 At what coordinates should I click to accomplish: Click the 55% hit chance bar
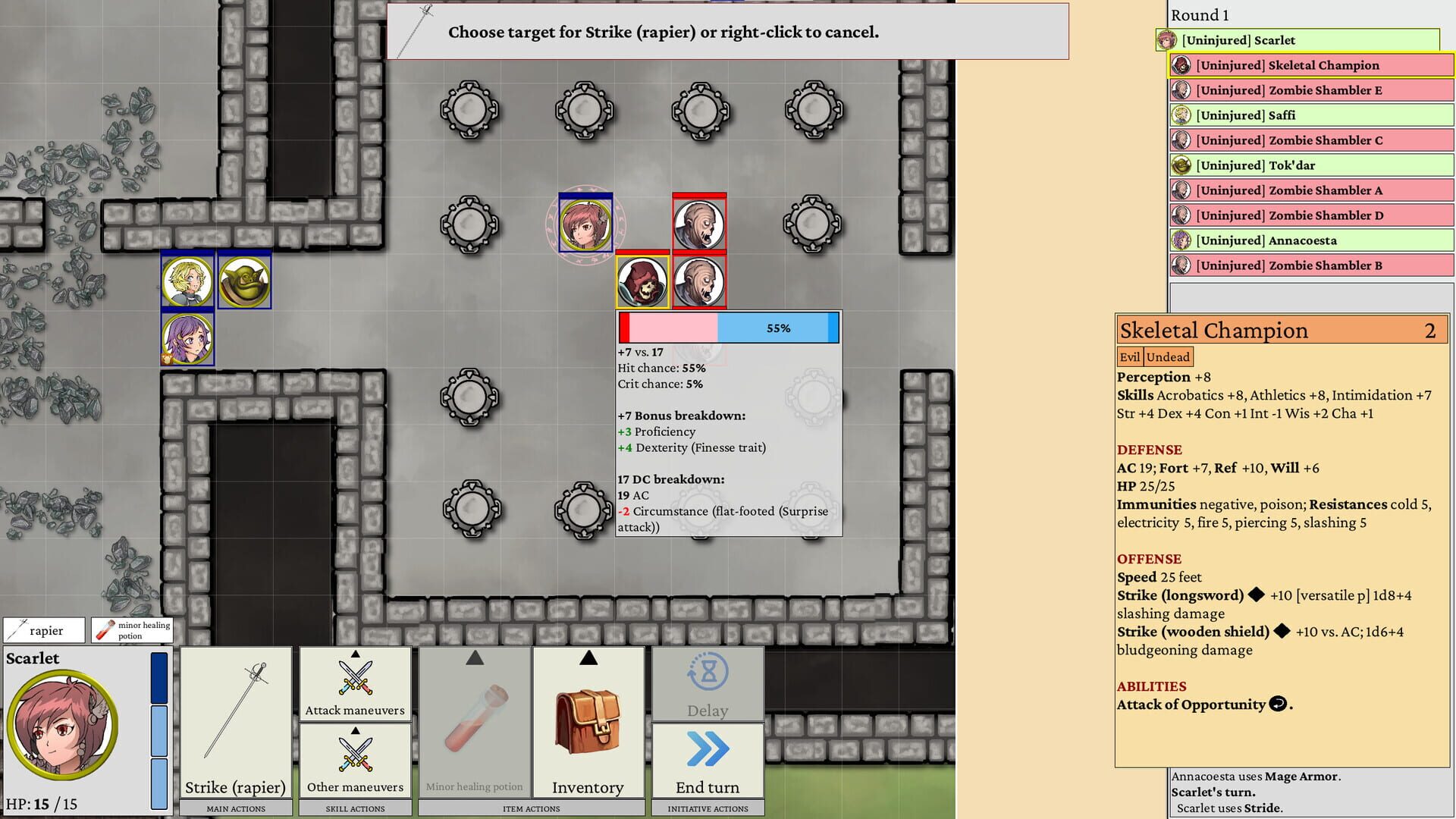click(x=728, y=328)
